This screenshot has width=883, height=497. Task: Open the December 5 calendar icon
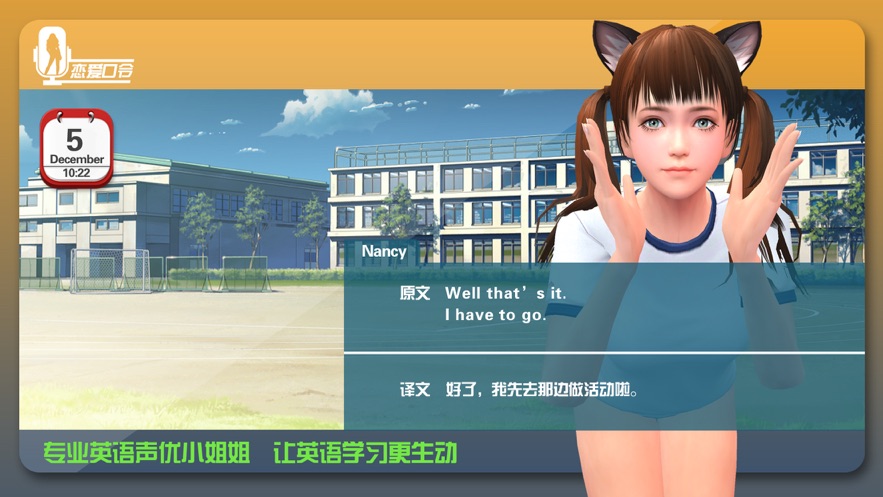pyautogui.click(x=76, y=148)
